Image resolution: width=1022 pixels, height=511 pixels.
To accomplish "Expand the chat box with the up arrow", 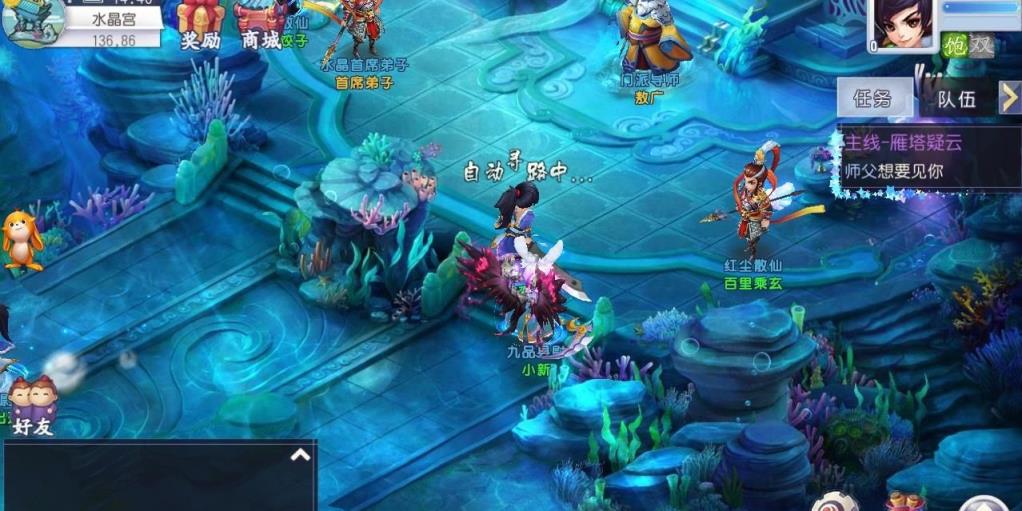I will click(300, 455).
